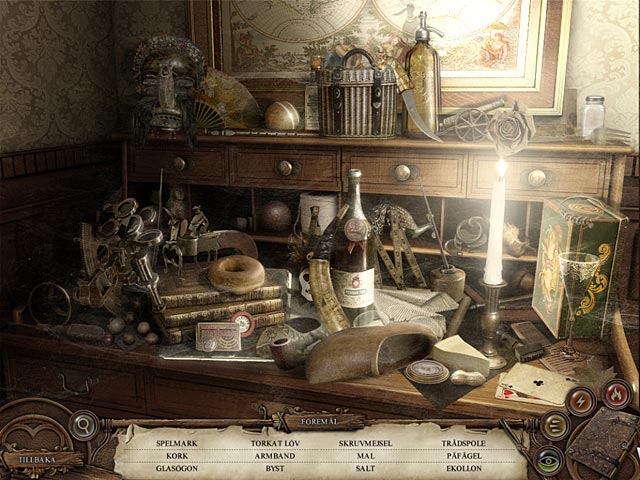
Task: Select Torkat Löv in the item list
Action: [274, 441]
